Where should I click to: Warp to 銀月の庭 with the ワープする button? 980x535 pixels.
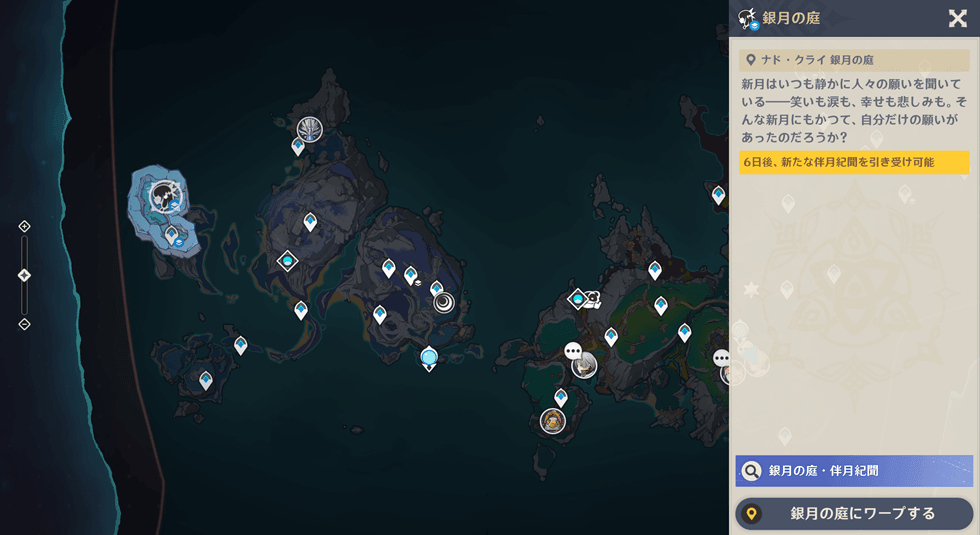click(854, 514)
